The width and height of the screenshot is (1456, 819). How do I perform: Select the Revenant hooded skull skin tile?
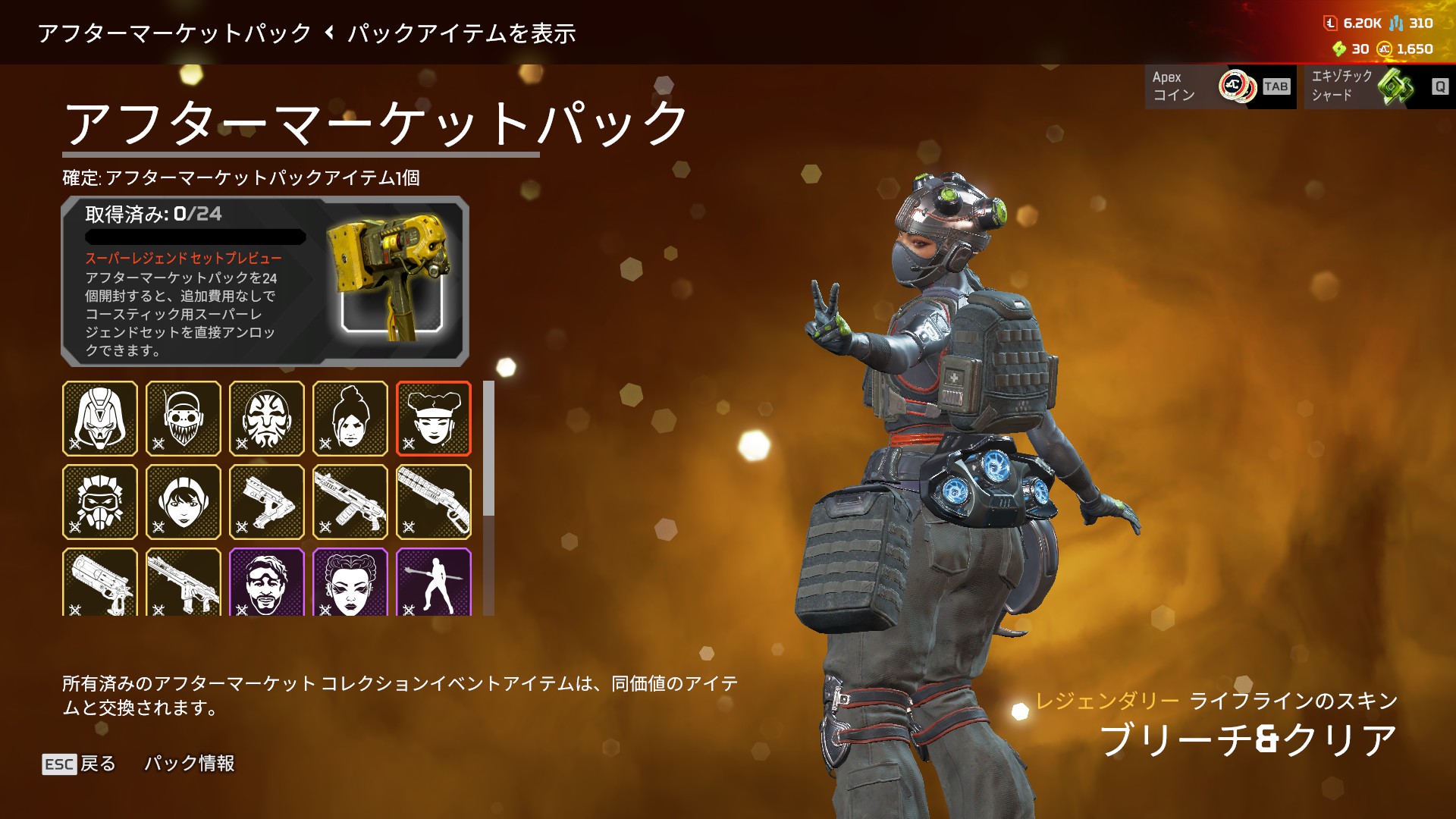tap(100, 419)
